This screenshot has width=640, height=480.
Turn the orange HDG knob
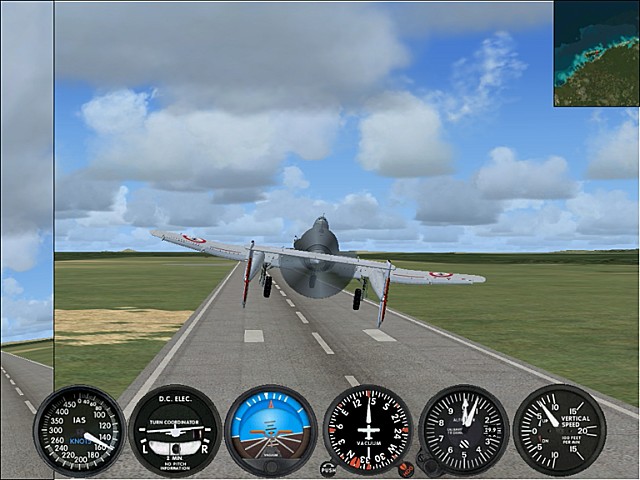click(x=405, y=468)
